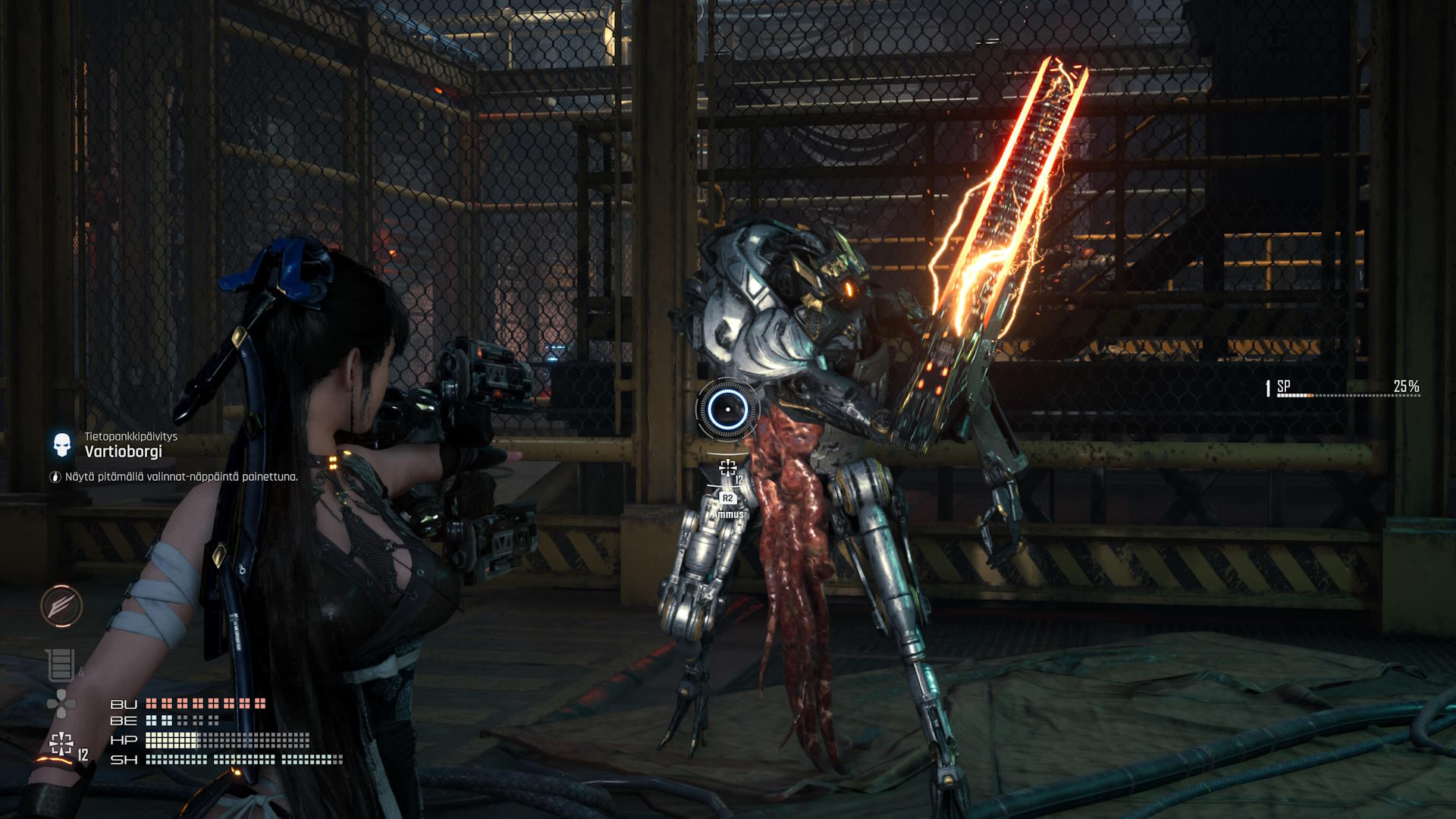Viewport: 1456px width, 819px height.
Task: Select the ranged ammo crosshair icon
Action: [61, 745]
